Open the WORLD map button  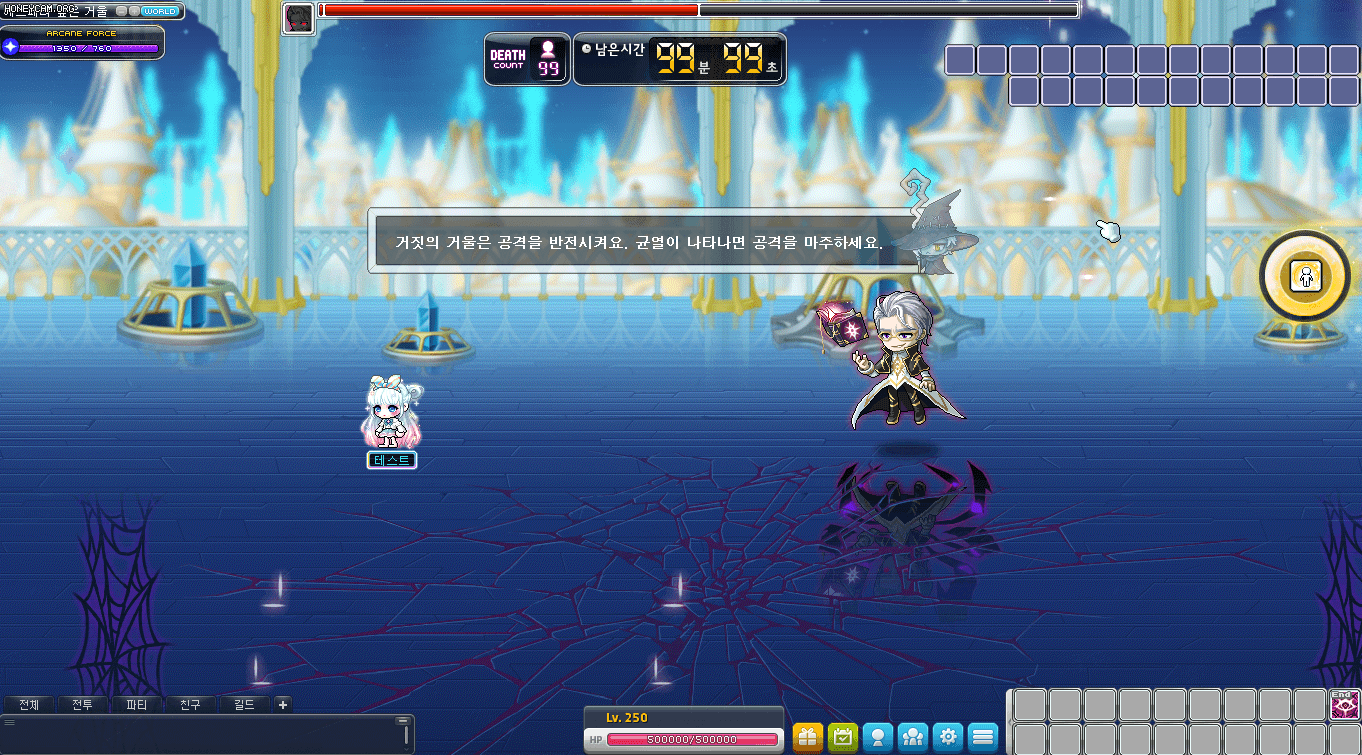pyautogui.click(x=160, y=11)
